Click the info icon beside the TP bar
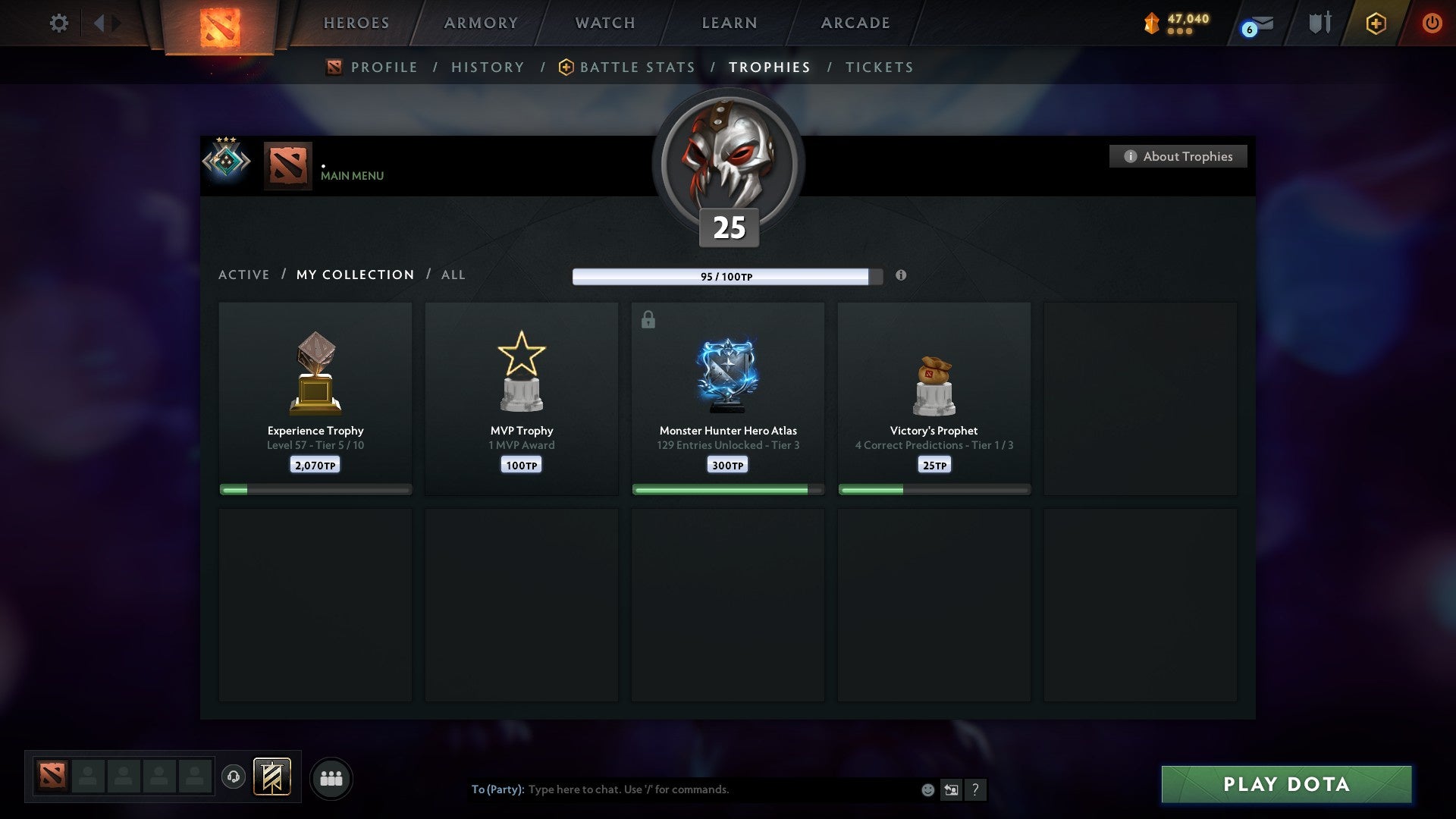1456x819 pixels. click(901, 276)
